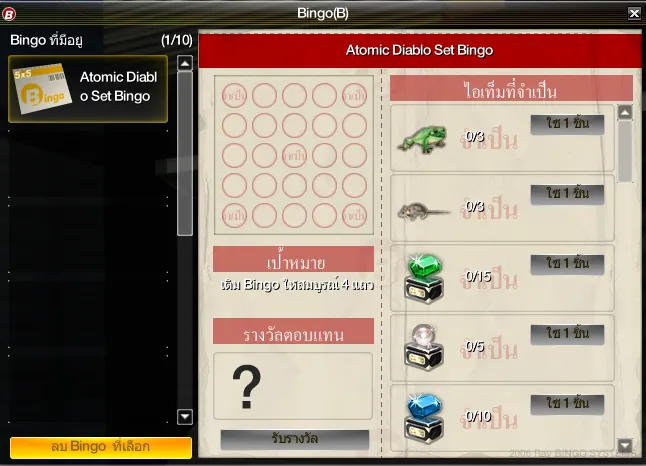
Task: Use one mouse item for Bingo
Action: click(x=567, y=194)
